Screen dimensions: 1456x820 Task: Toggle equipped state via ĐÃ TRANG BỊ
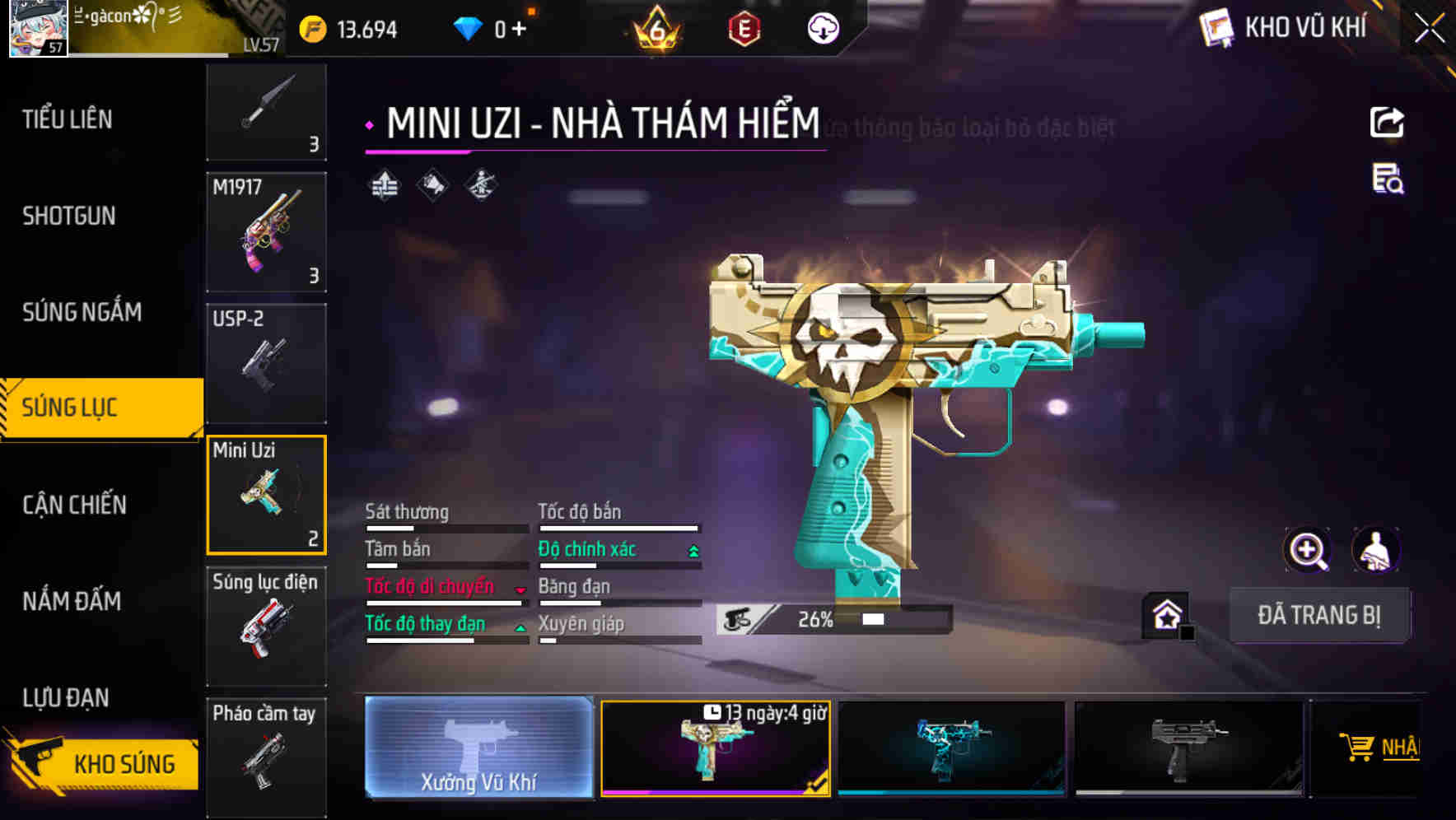(x=1320, y=615)
